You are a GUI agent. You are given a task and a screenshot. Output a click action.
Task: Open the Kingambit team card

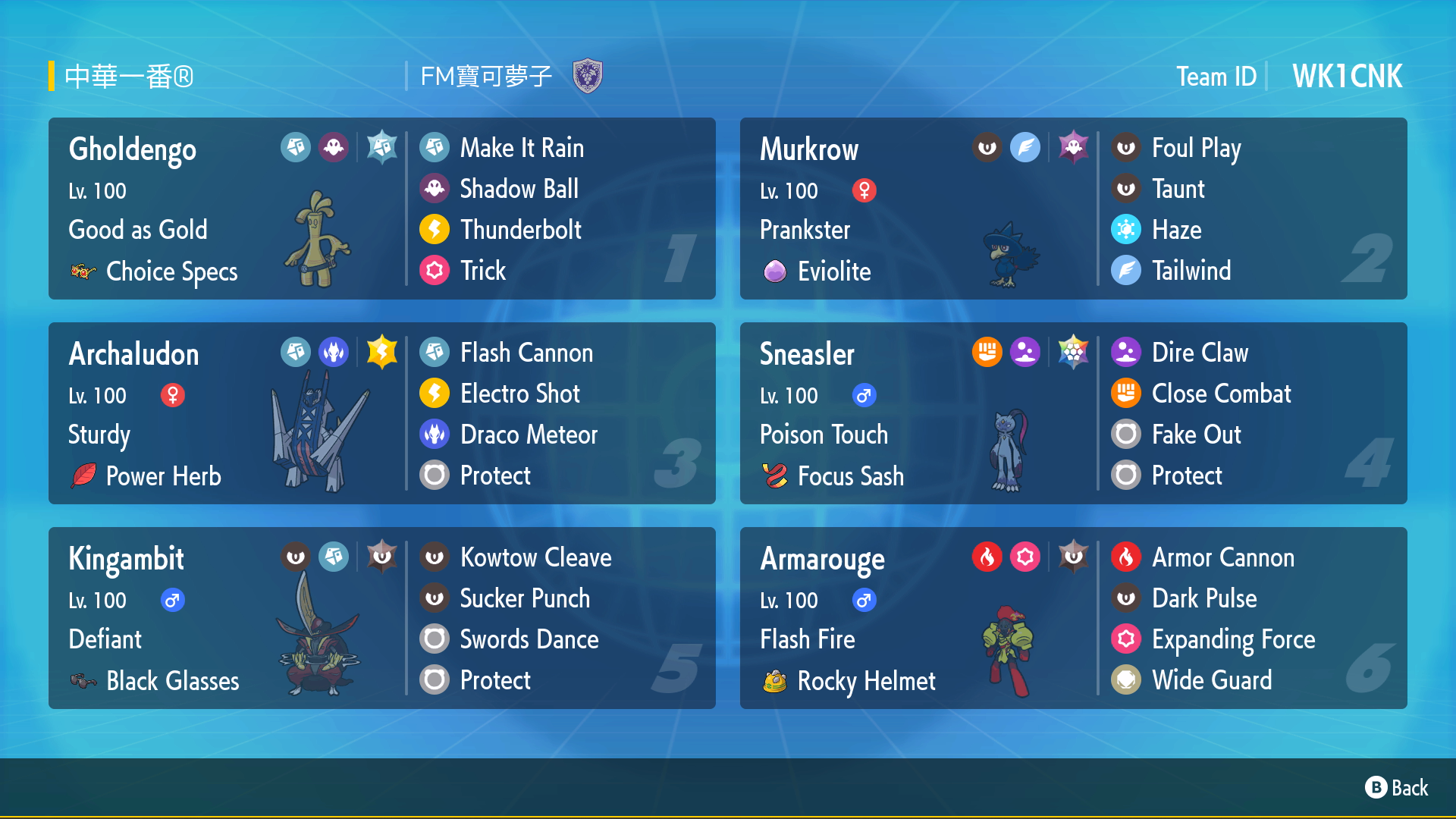coord(381,618)
